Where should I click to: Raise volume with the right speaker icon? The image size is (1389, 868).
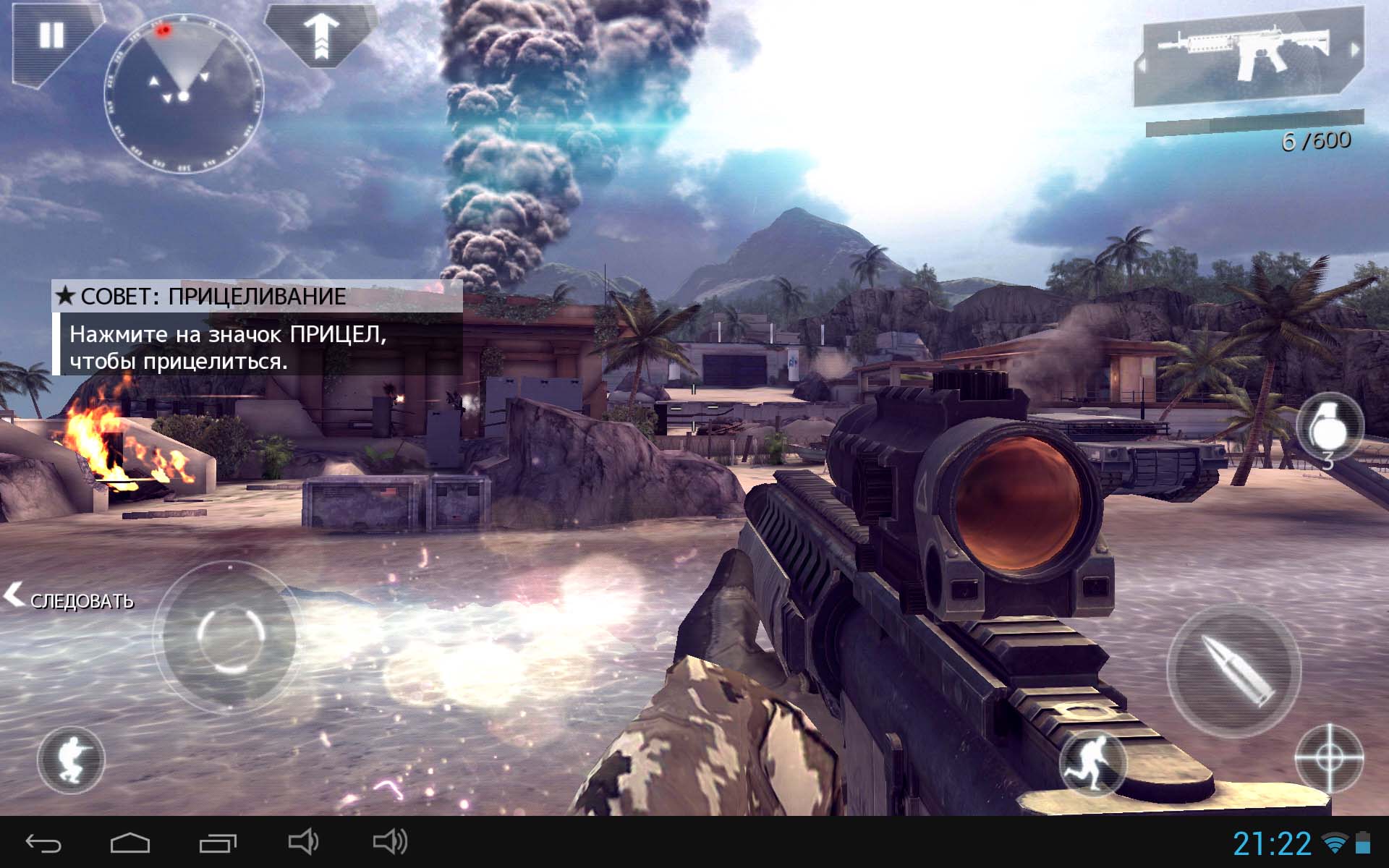tap(391, 842)
